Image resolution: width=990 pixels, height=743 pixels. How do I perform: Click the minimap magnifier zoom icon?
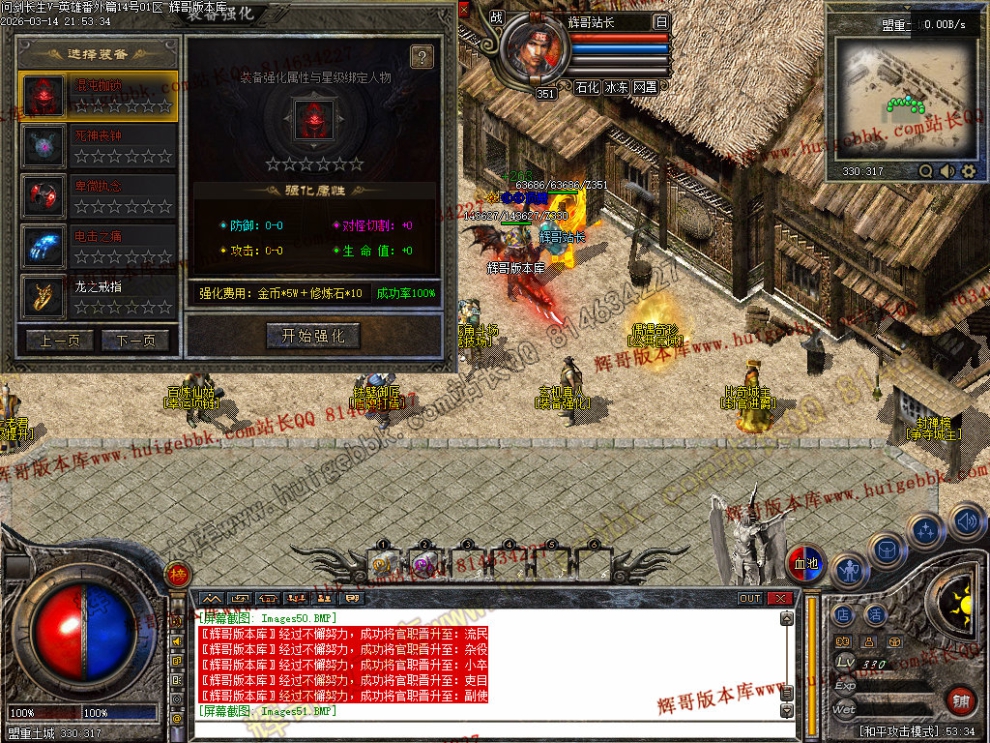(x=926, y=171)
